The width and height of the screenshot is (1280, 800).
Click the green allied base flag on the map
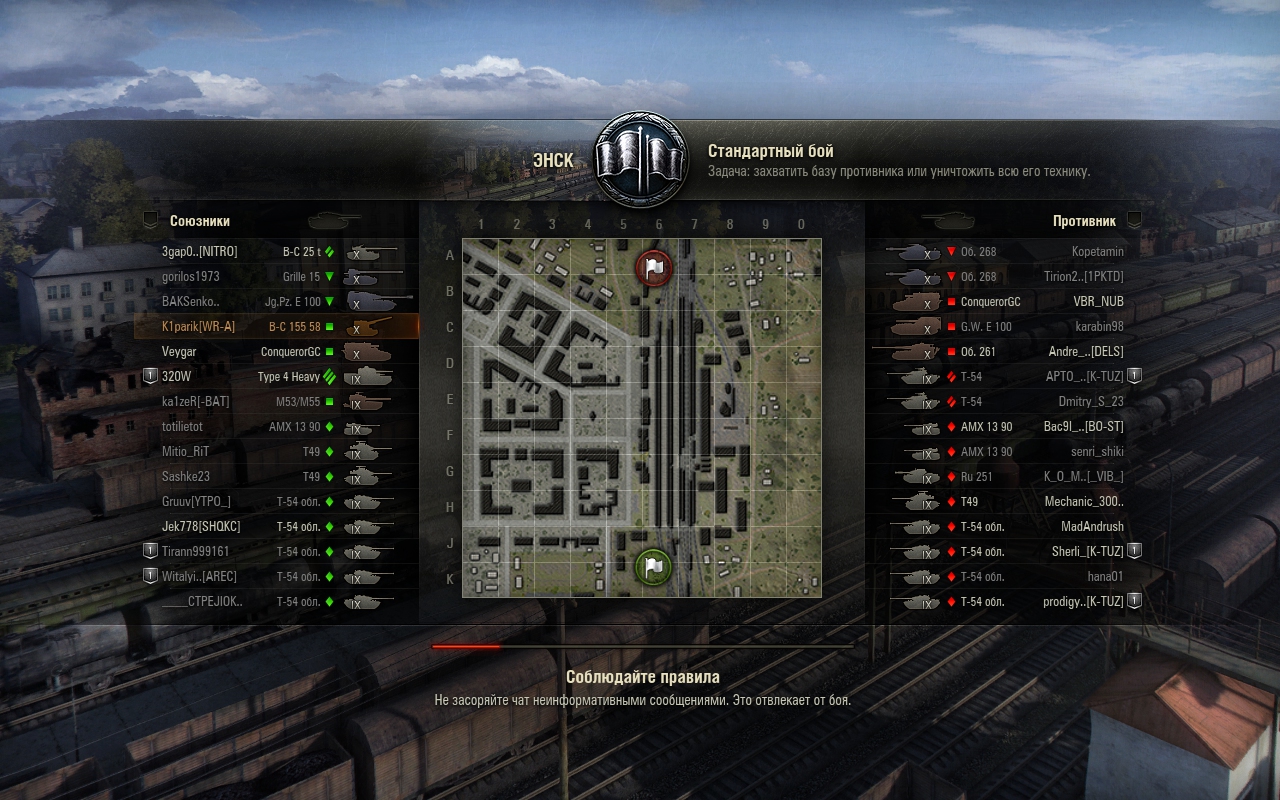[x=654, y=567]
